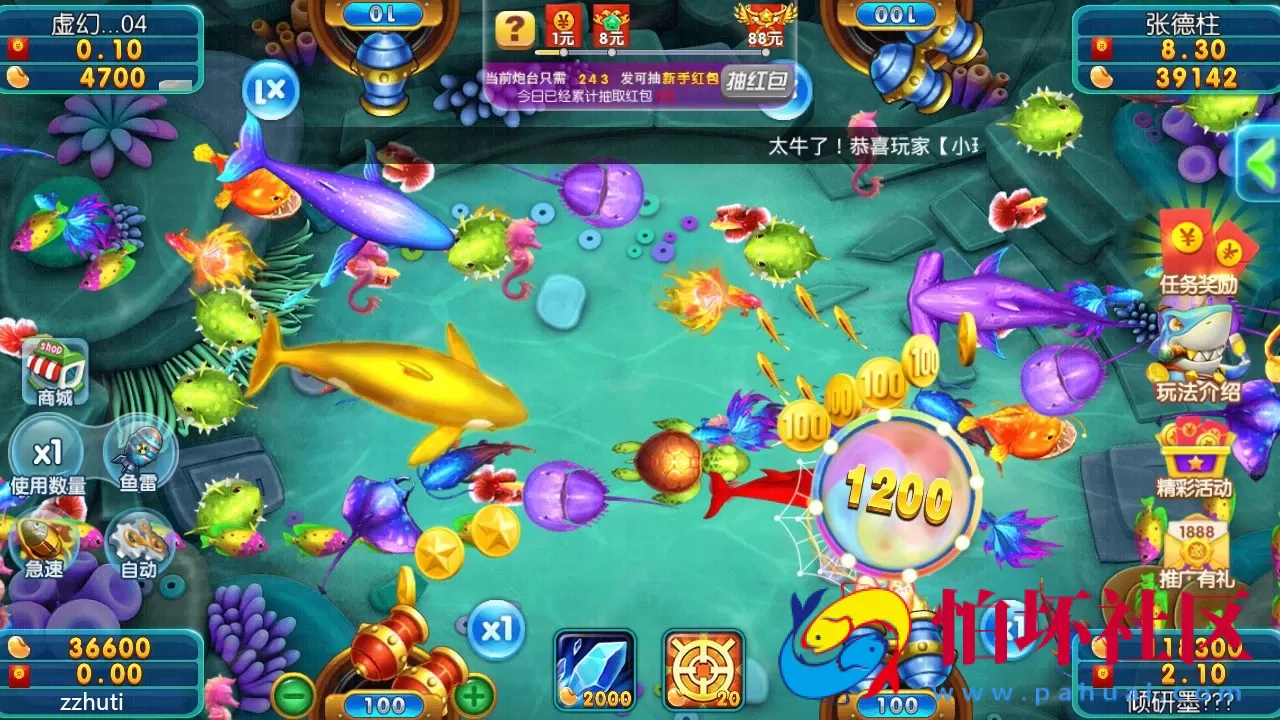Enable 自动 auto-fire mode
The height and width of the screenshot is (720, 1280).
tap(140, 543)
